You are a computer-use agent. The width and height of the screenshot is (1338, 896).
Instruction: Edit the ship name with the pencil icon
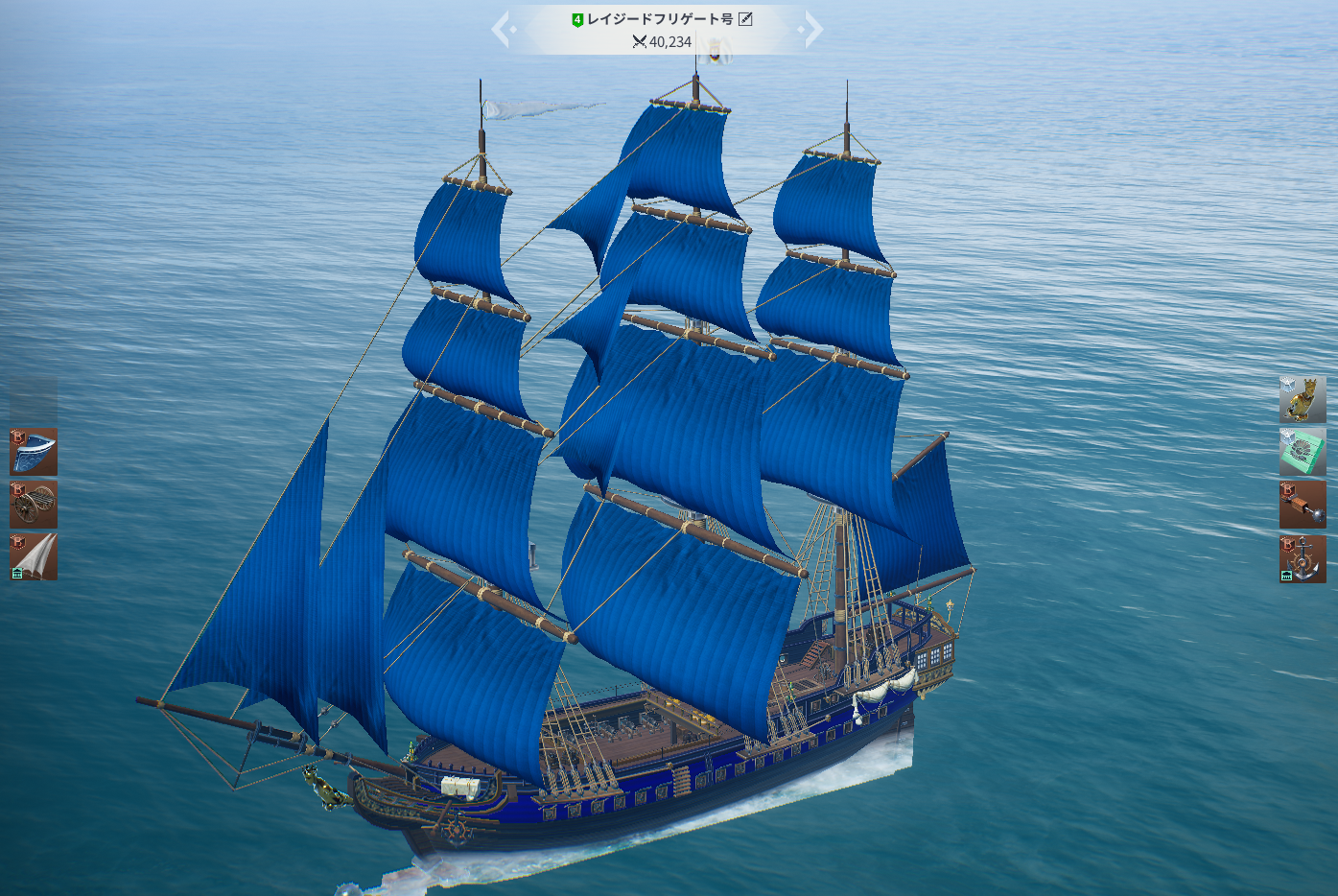click(x=745, y=19)
